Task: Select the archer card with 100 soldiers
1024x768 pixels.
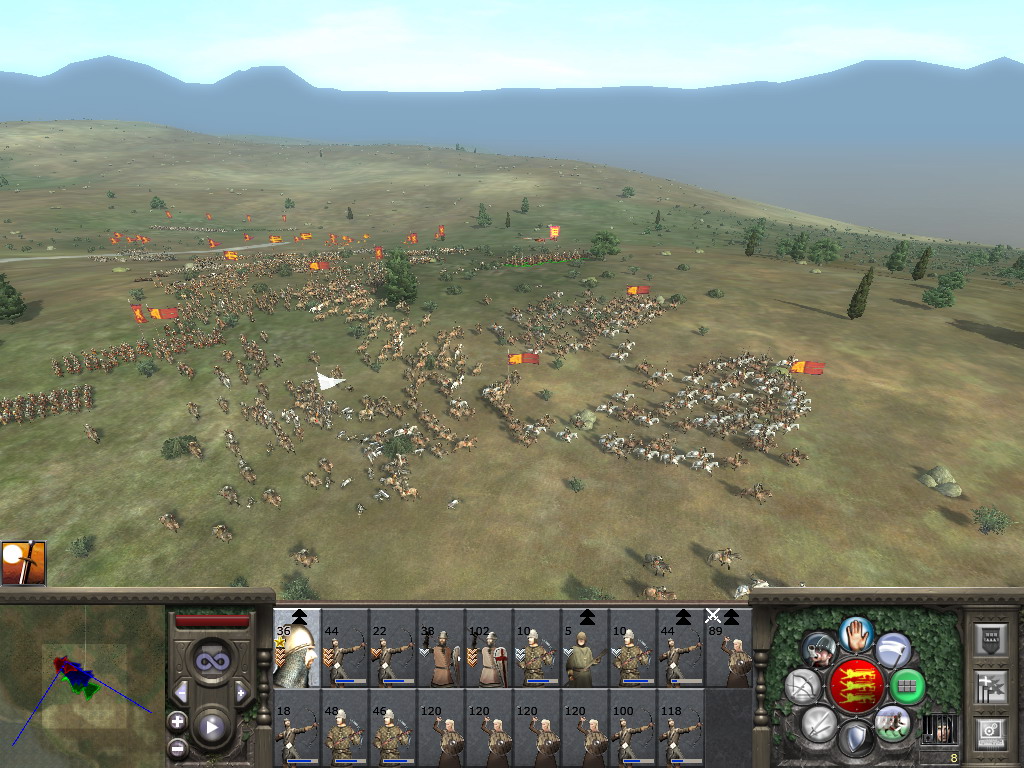Action: [x=633, y=728]
